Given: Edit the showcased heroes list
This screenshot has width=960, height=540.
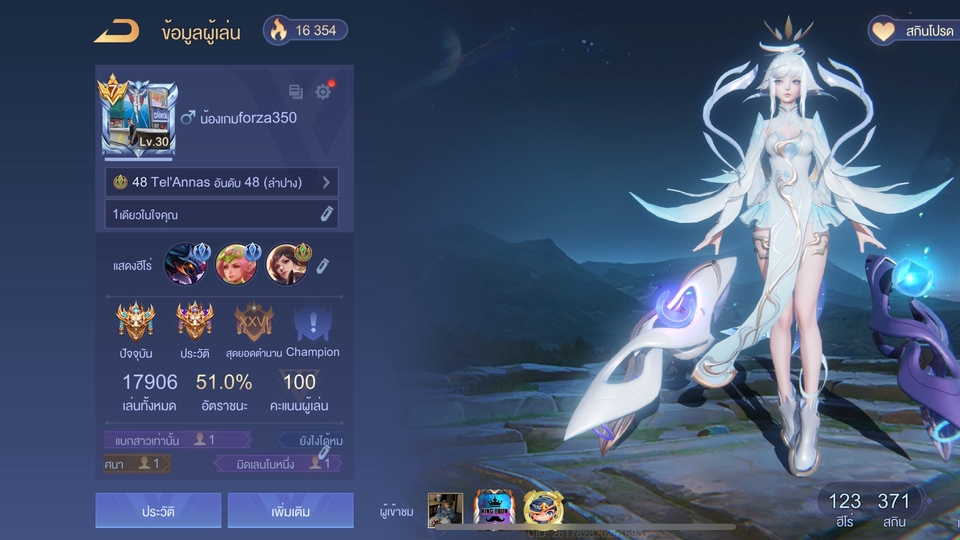Looking at the screenshot, I should (323, 265).
